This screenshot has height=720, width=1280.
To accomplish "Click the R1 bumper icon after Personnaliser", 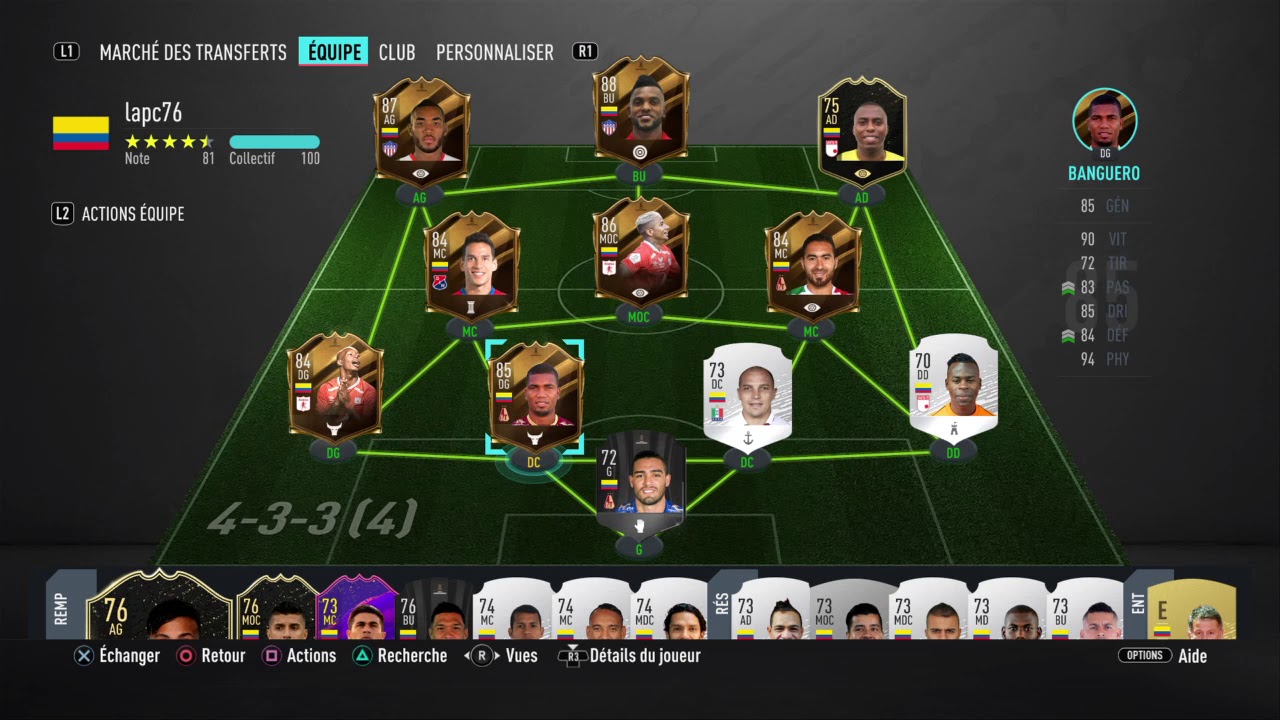I will click(x=585, y=52).
